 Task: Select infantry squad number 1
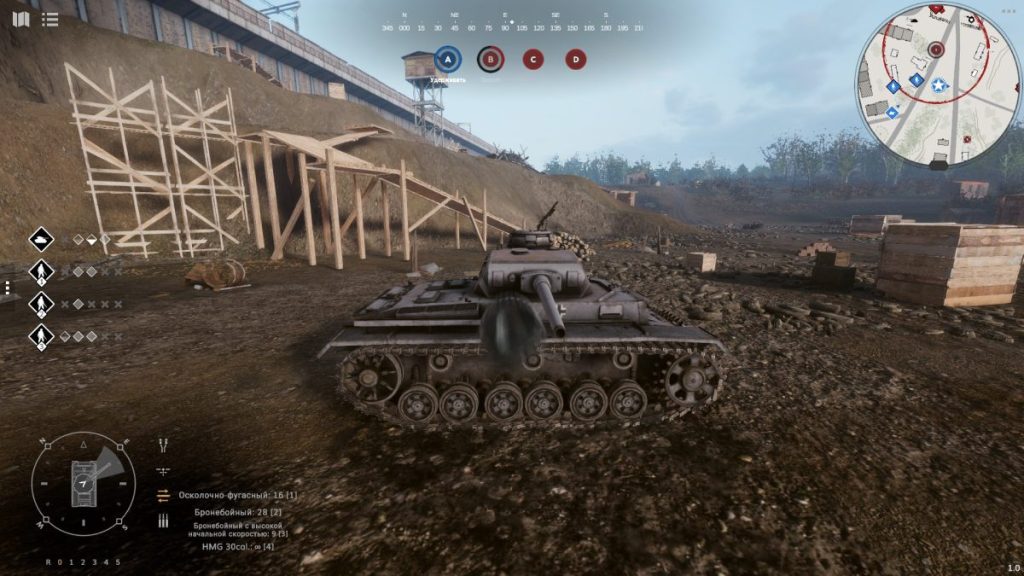[41, 271]
